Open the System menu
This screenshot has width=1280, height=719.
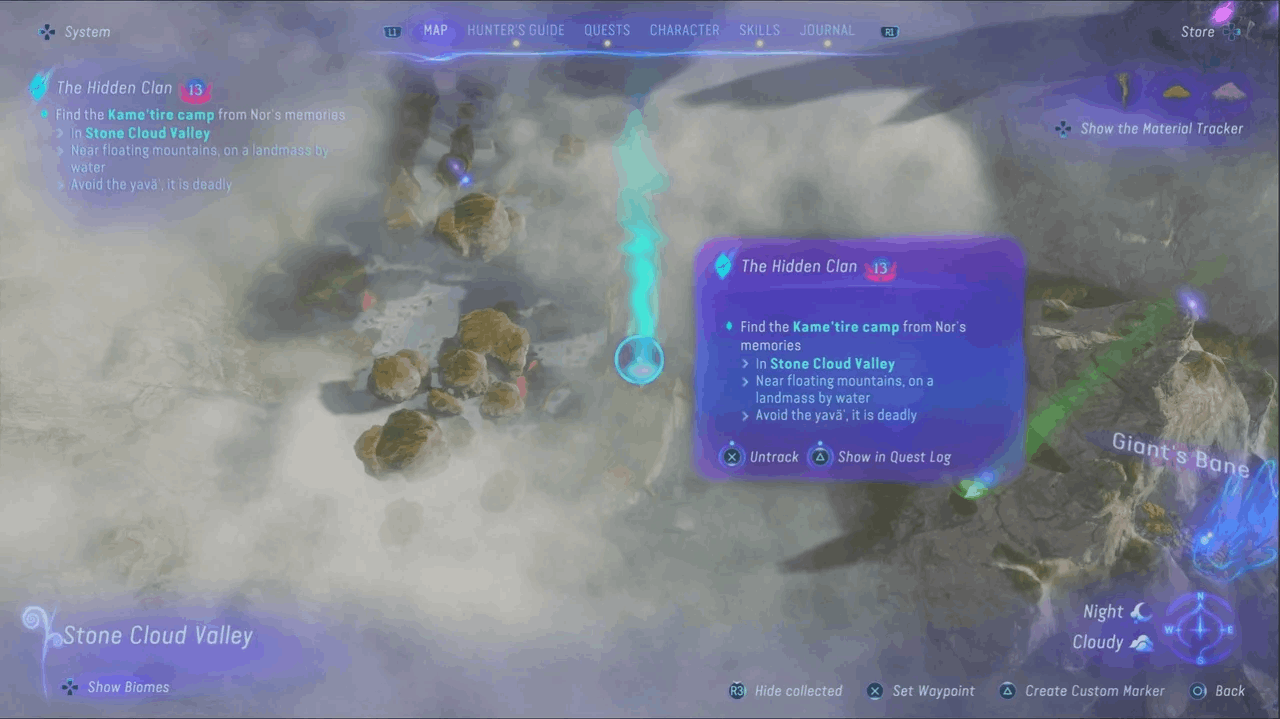coord(76,32)
